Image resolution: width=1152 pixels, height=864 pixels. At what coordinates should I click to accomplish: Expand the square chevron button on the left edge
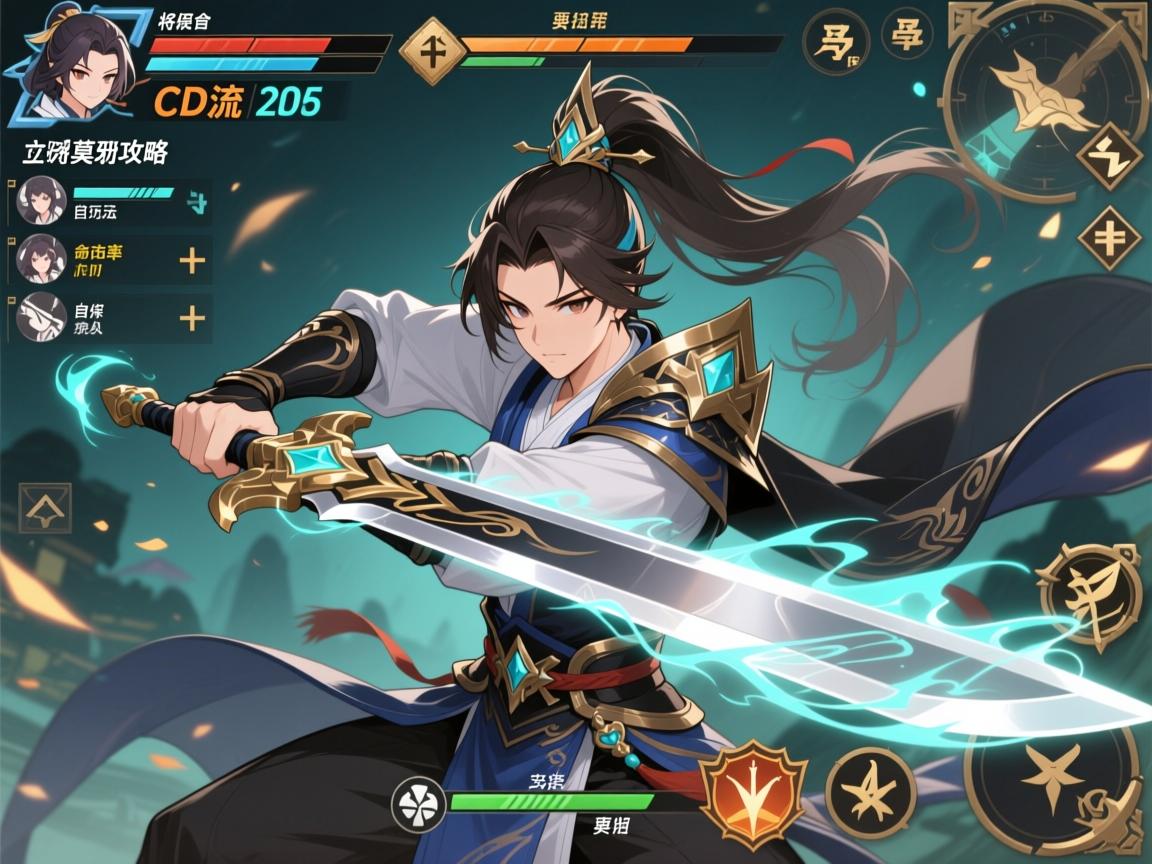(x=45, y=508)
